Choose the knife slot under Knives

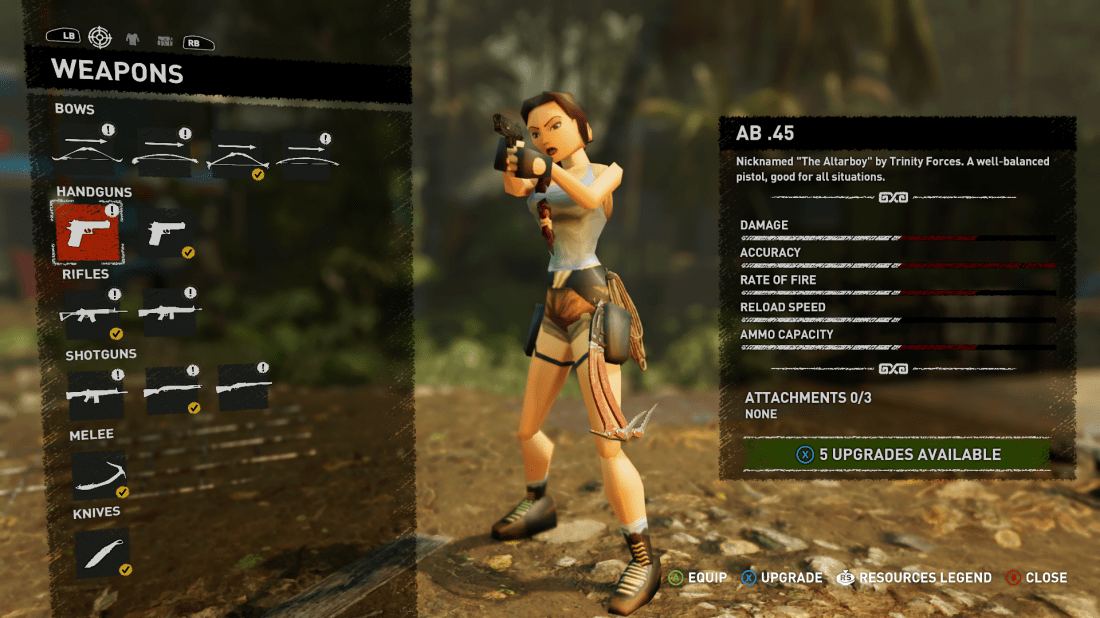click(102, 552)
